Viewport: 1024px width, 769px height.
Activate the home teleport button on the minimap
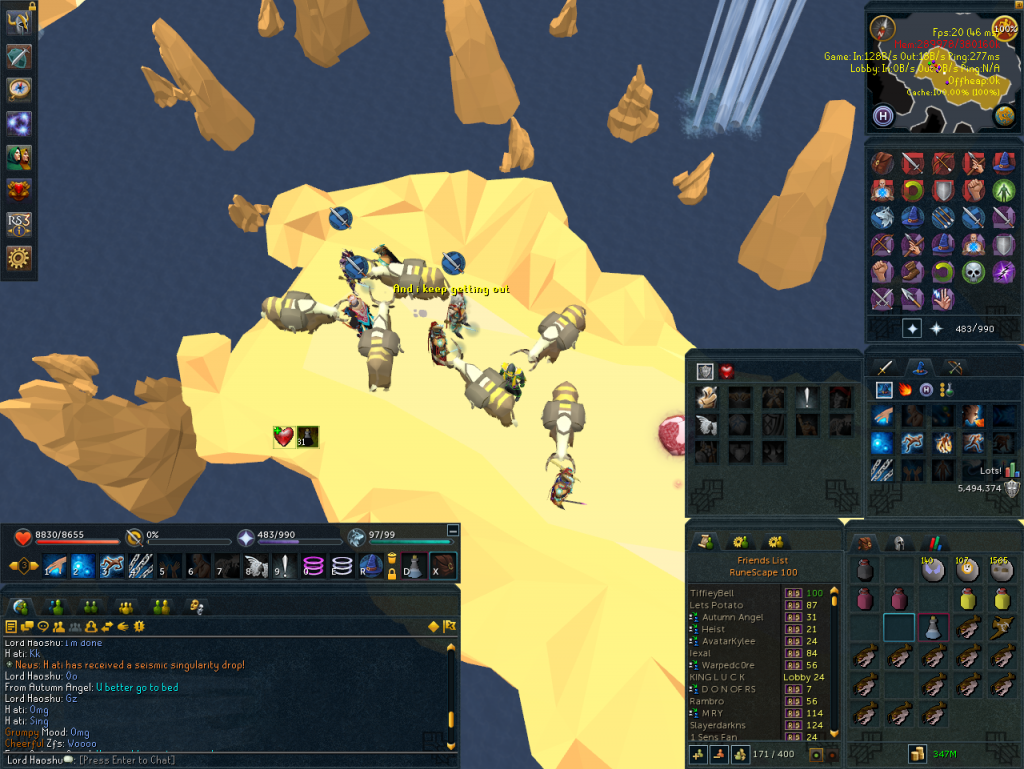click(882, 115)
